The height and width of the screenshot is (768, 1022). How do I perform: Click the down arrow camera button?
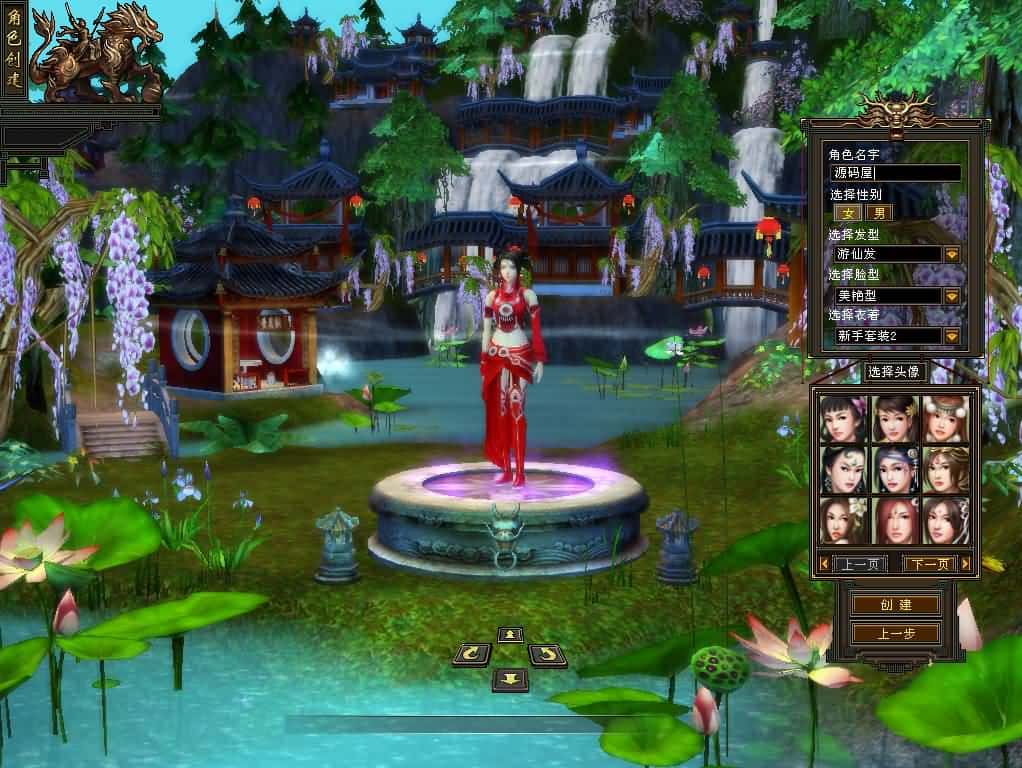coord(510,679)
